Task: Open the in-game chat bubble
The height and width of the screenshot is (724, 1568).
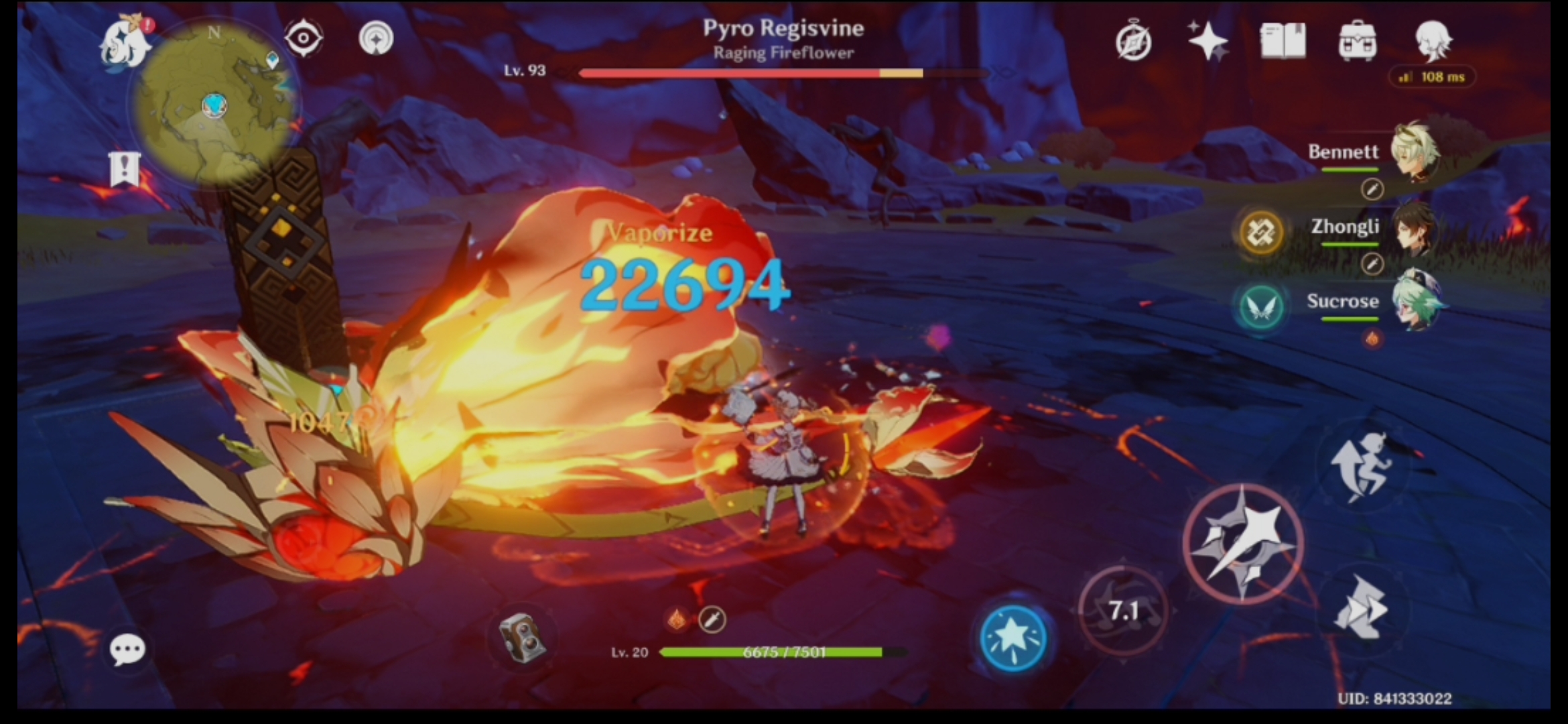Action: coord(127,649)
